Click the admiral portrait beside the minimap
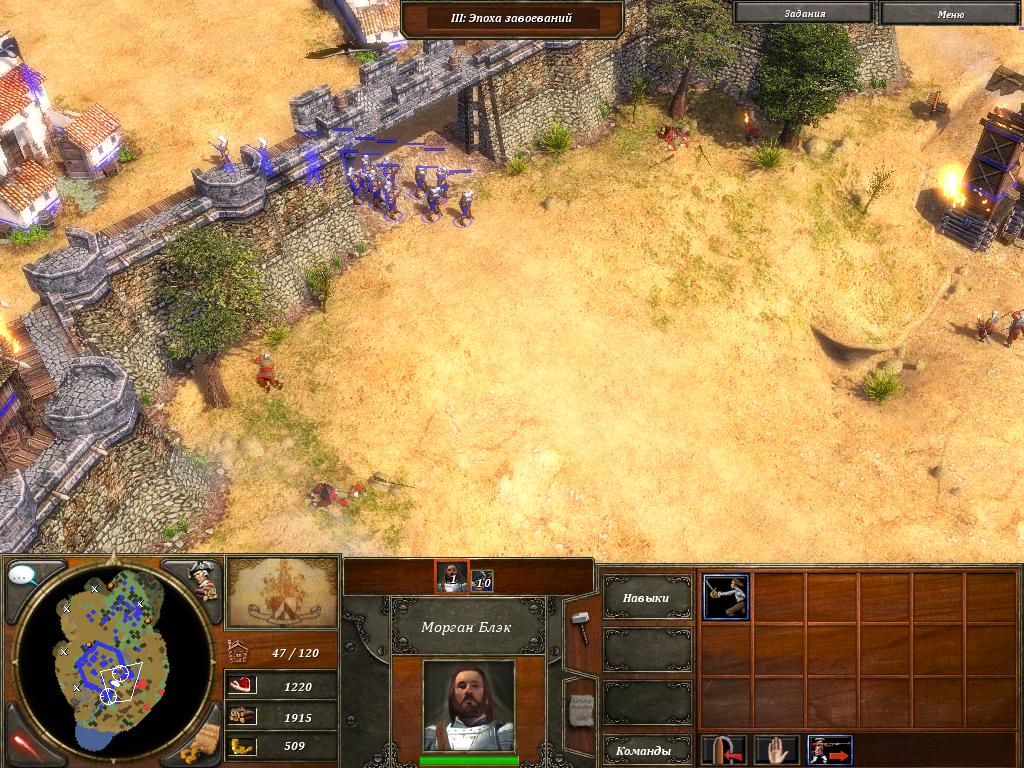Viewport: 1024px width, 768px height. click(x=204, y=580)
